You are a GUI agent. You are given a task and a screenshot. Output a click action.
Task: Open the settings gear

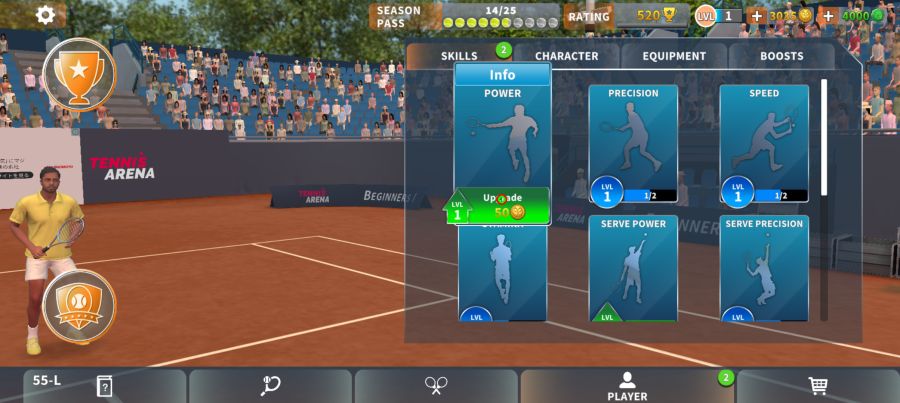[45, 15]
